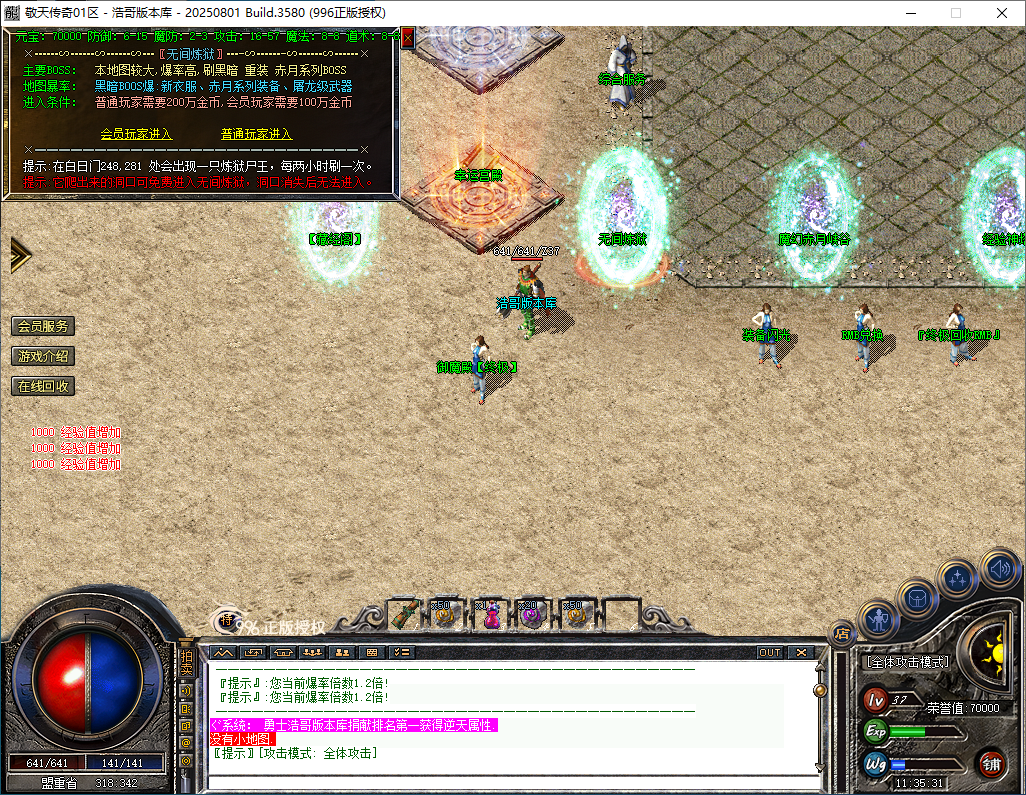Open the character figure orb button
Screen dimensions: 1026x795
tap(878, 620)
